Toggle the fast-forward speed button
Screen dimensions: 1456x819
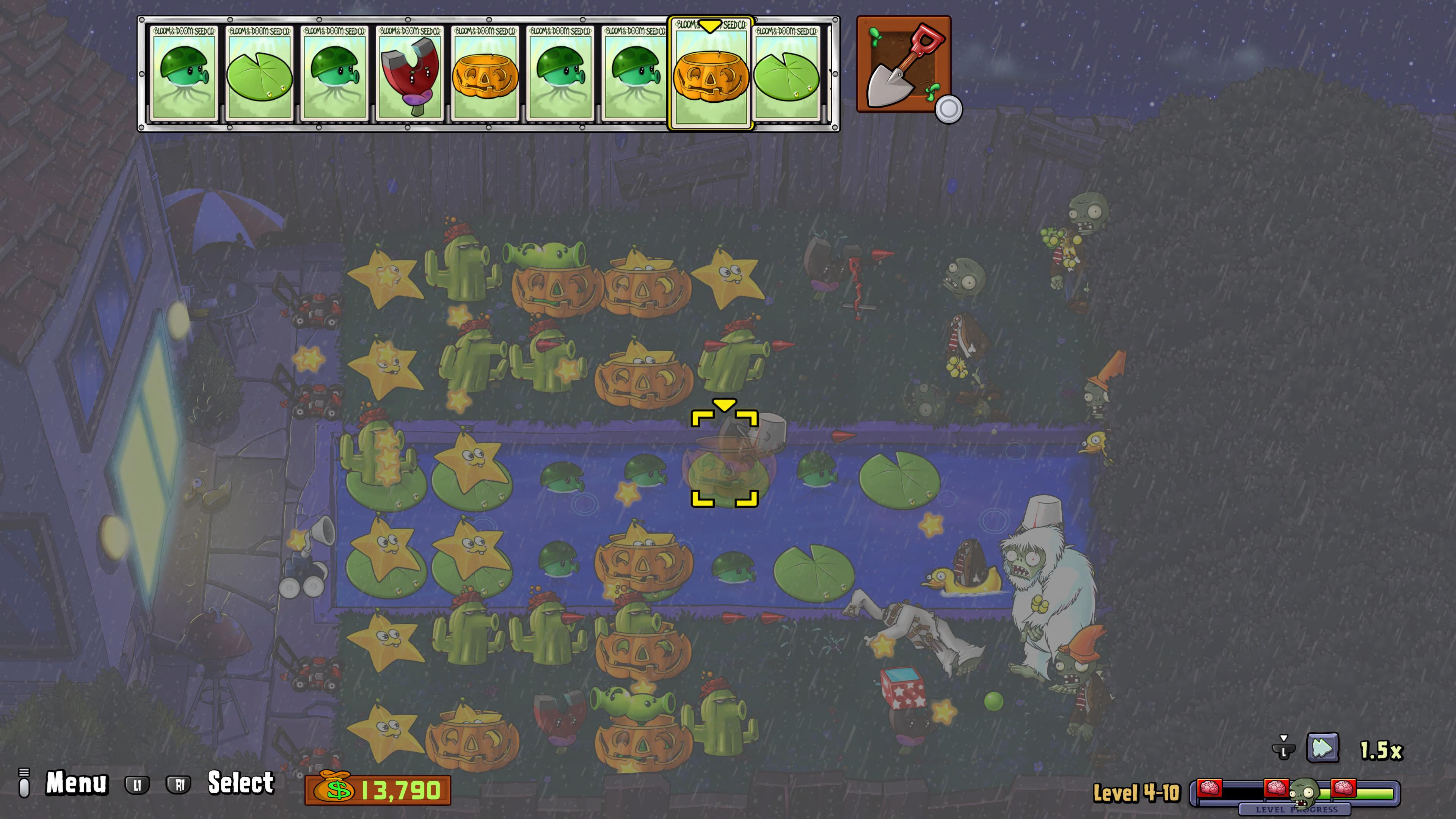pyautogui.click(x=1323, y=748)
